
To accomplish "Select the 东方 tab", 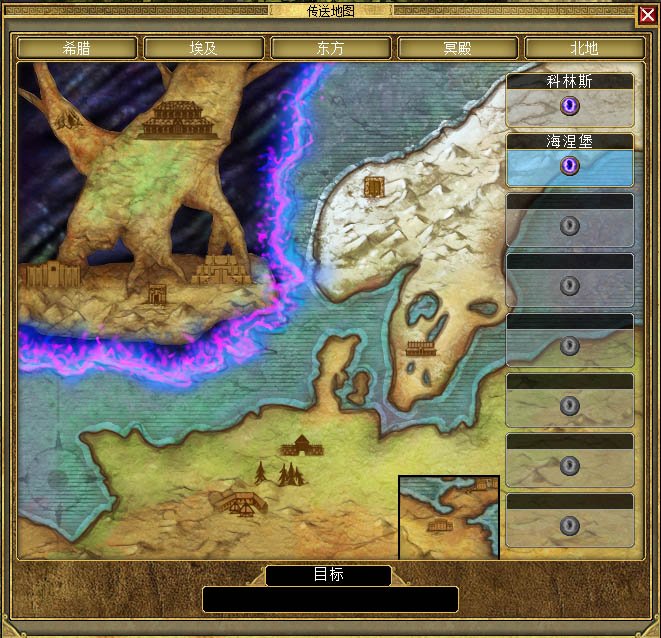I will tap(331, 48).
